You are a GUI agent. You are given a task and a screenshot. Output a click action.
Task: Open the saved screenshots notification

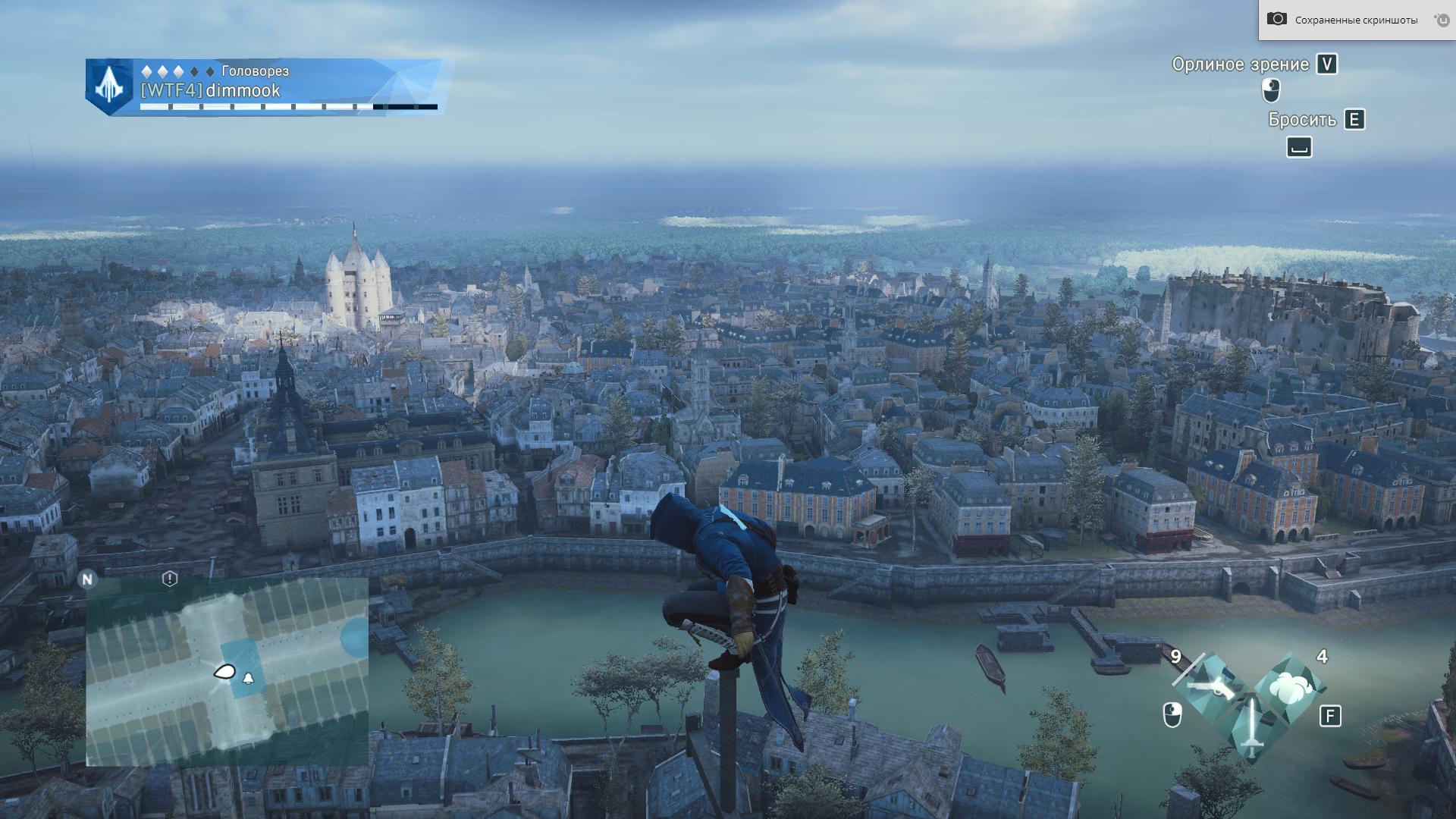(1355, 20)
